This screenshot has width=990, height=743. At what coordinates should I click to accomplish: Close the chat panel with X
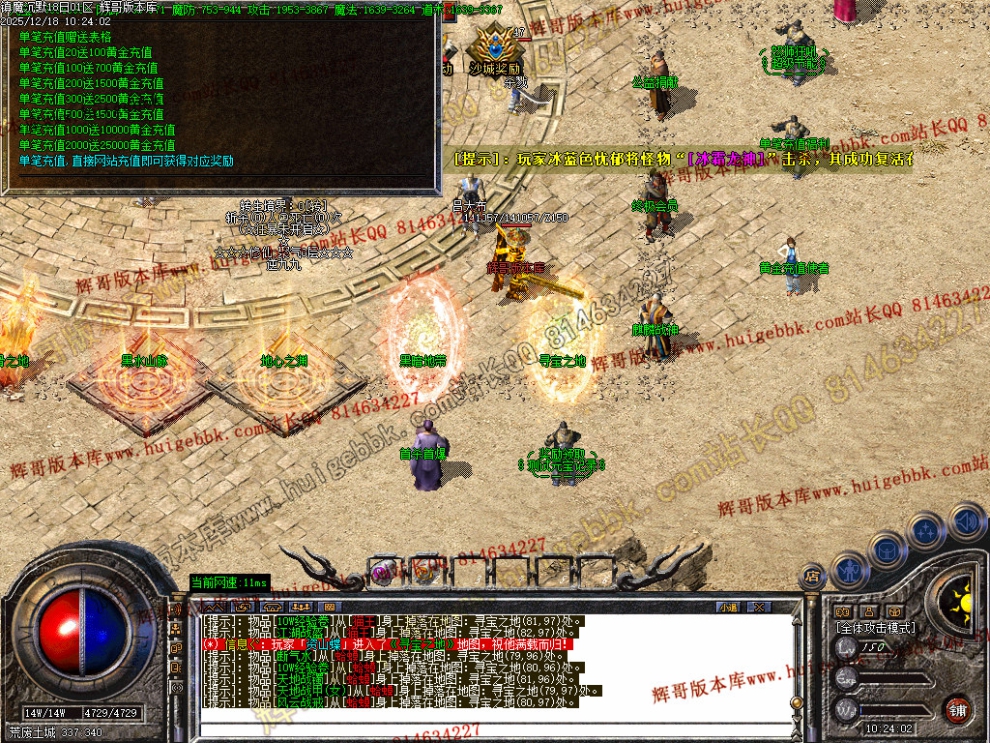[x=759, y=607]
